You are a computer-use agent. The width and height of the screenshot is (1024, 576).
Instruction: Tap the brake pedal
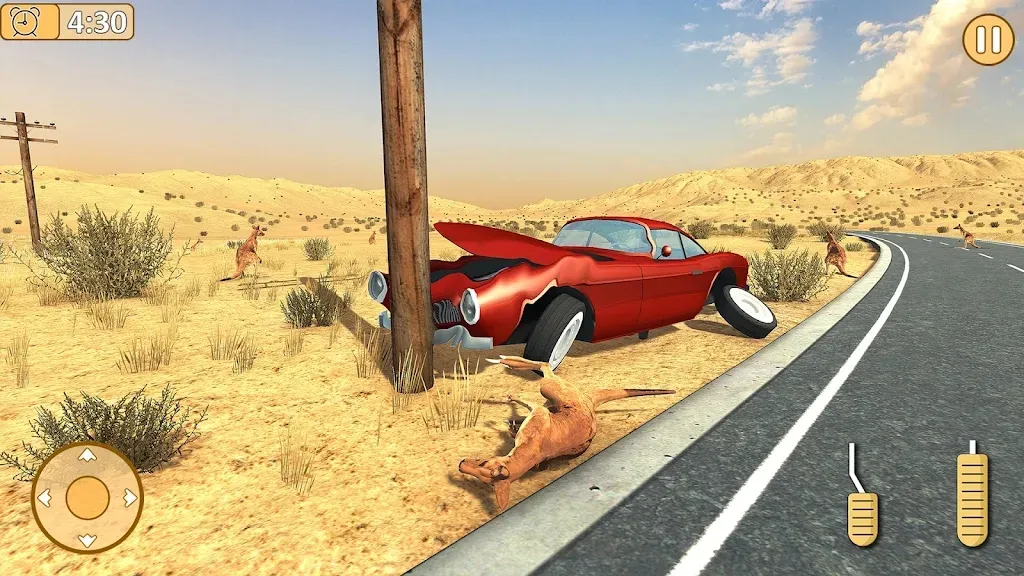pyautogui.click(x=862, y=514)
